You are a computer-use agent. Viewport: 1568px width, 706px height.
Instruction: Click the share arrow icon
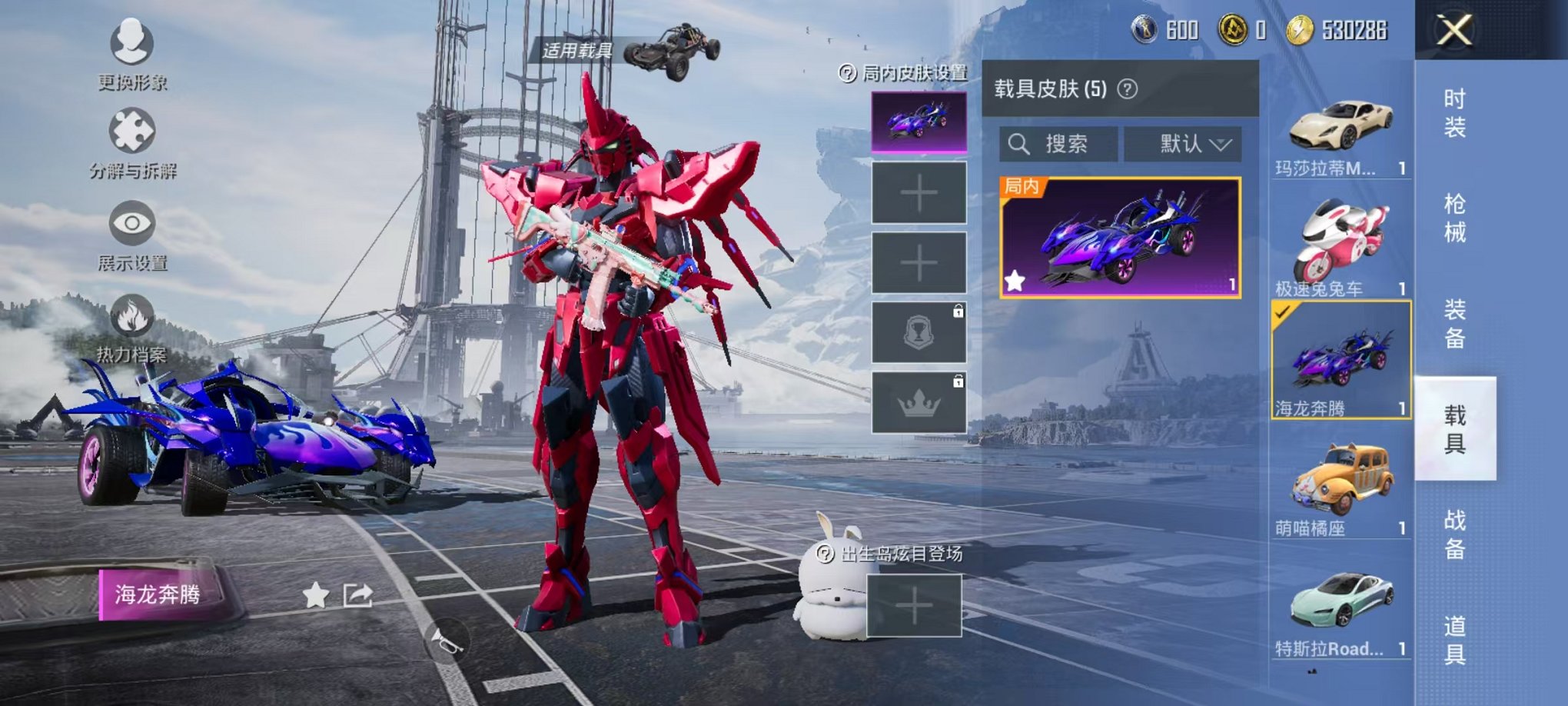coord(357,594)
